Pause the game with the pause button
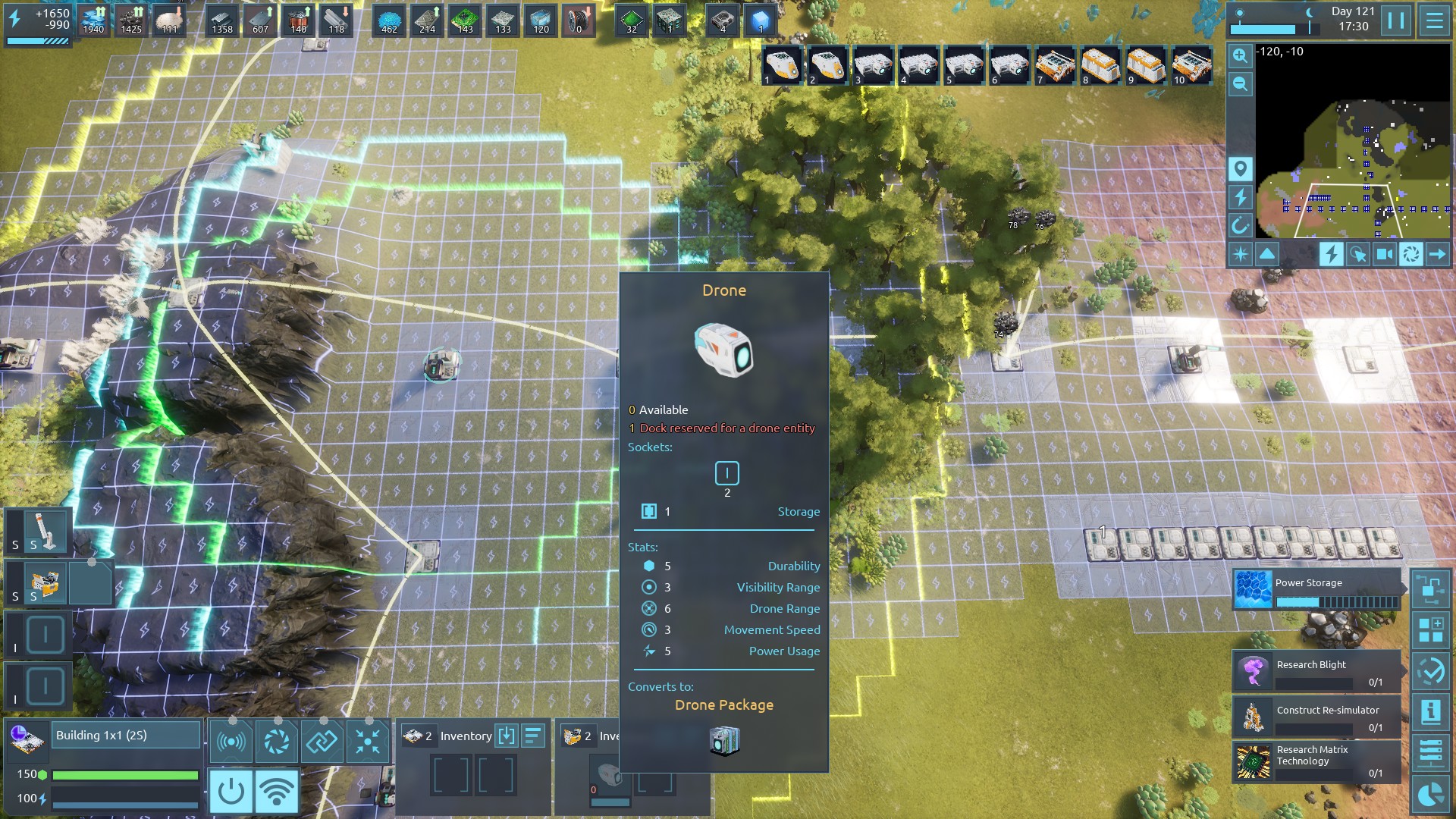Viewport: 1456px width, 819px height. point(1396,20)
